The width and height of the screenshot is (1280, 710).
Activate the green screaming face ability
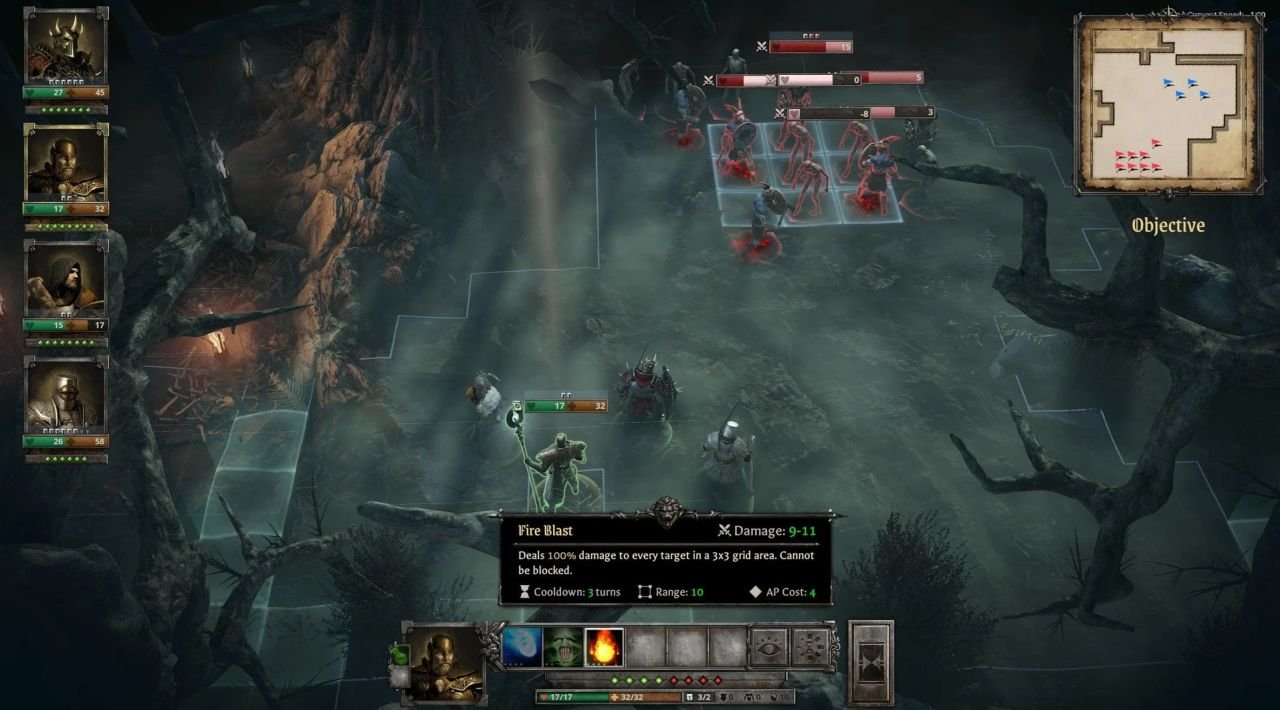click(563, 648)
